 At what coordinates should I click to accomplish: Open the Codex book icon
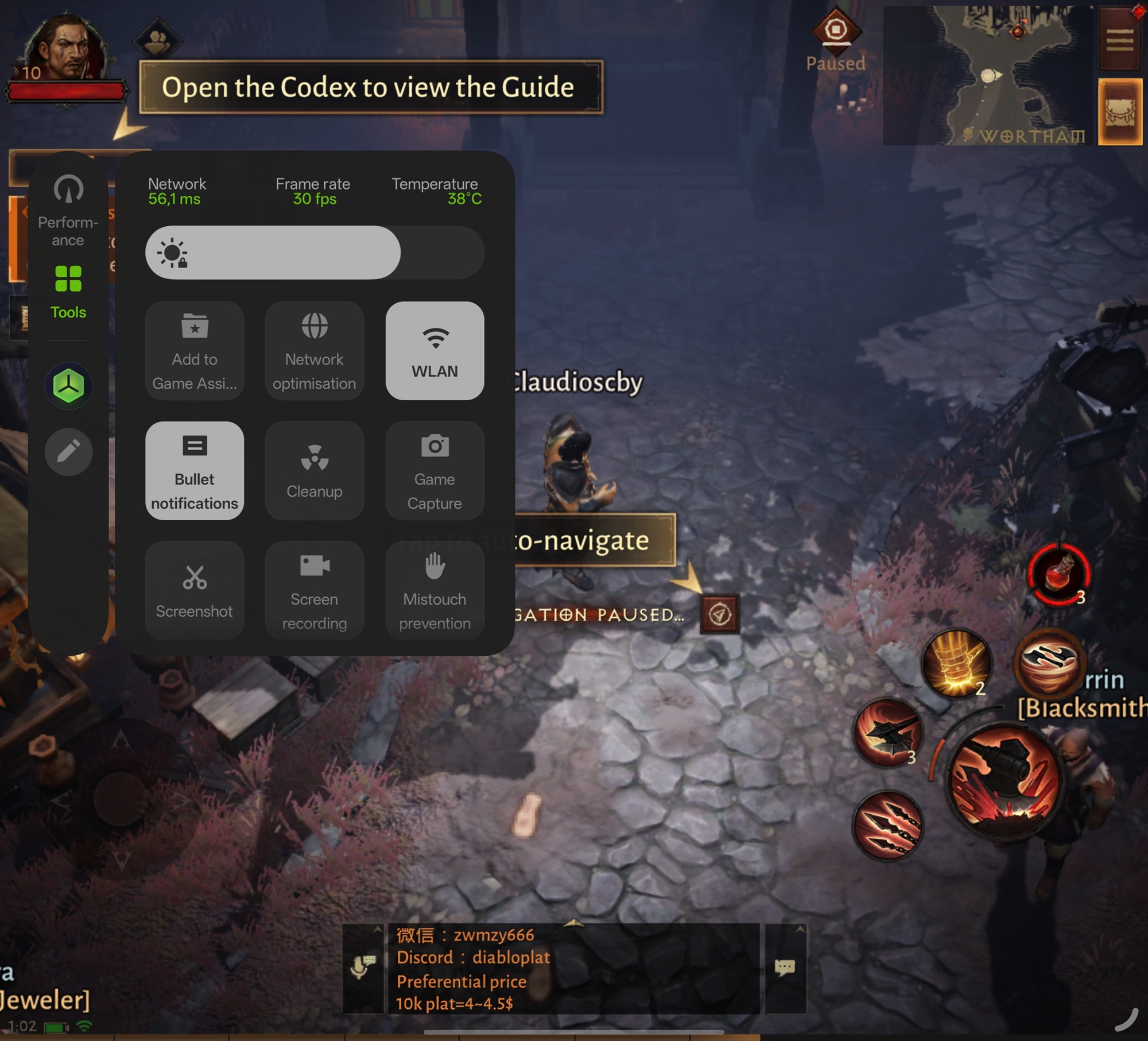click(1120, 112)
